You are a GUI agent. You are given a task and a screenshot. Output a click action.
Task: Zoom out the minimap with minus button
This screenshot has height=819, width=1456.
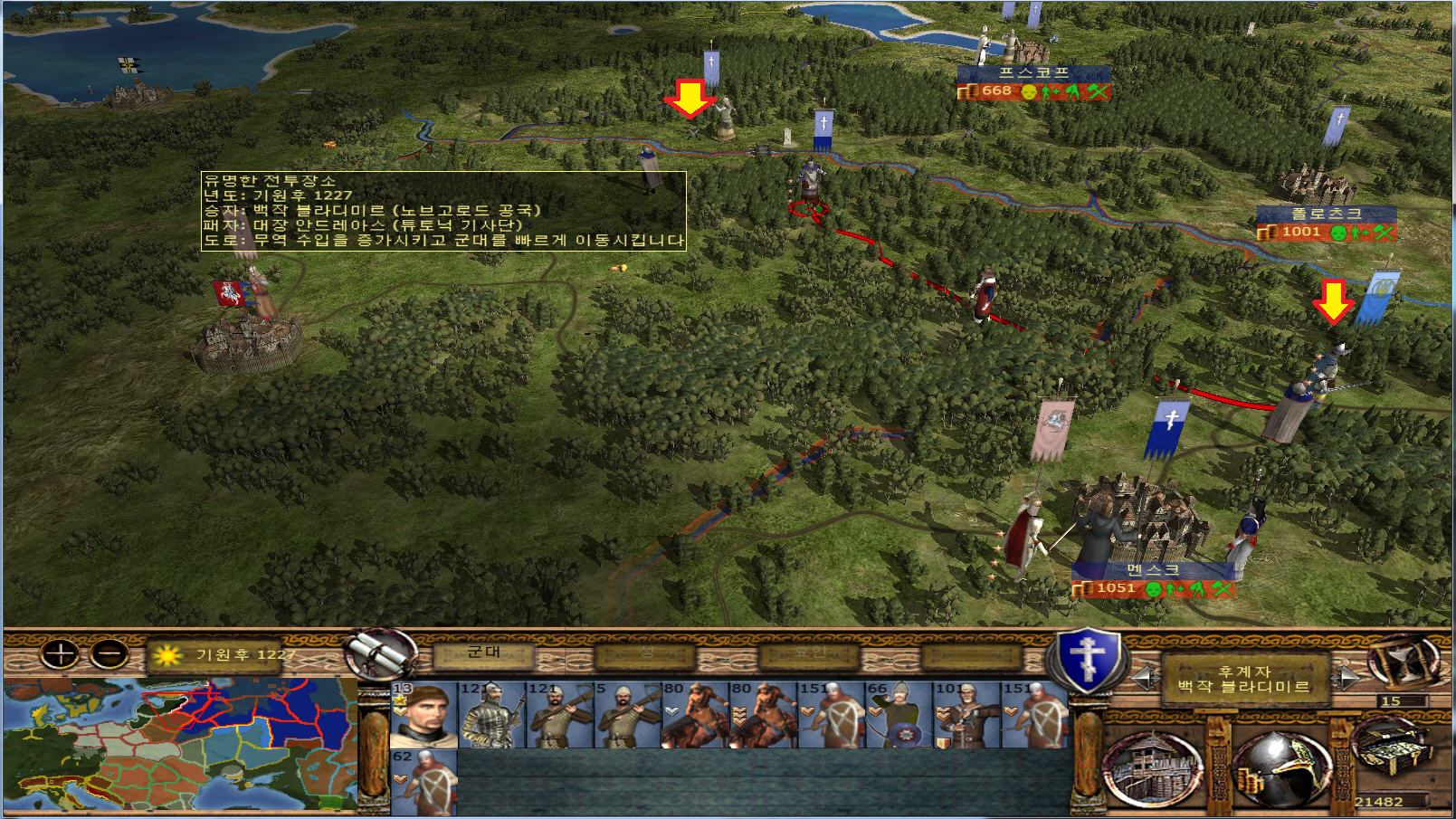tap(110, 653)
